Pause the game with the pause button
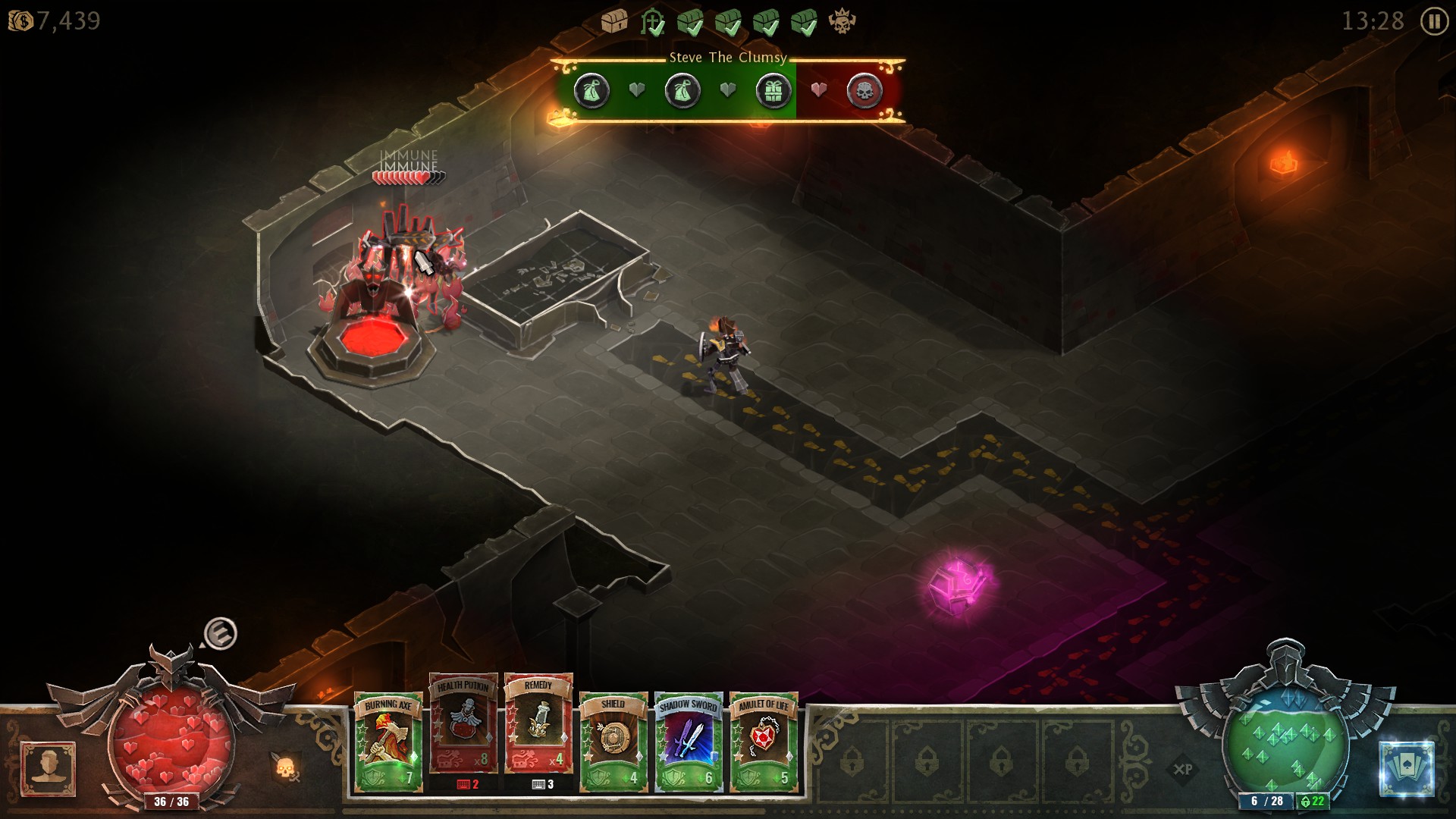 [x=1433, y=21]
